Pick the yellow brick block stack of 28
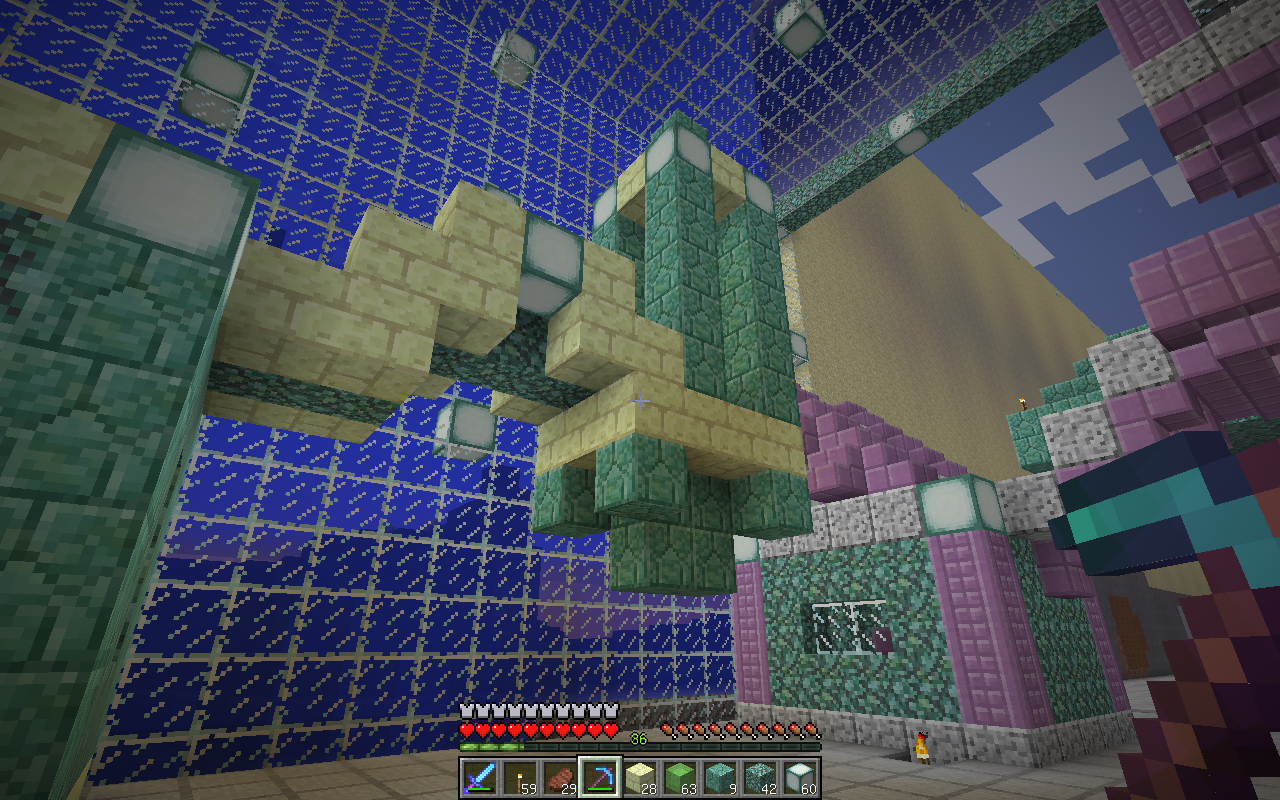 coord(639,777)
